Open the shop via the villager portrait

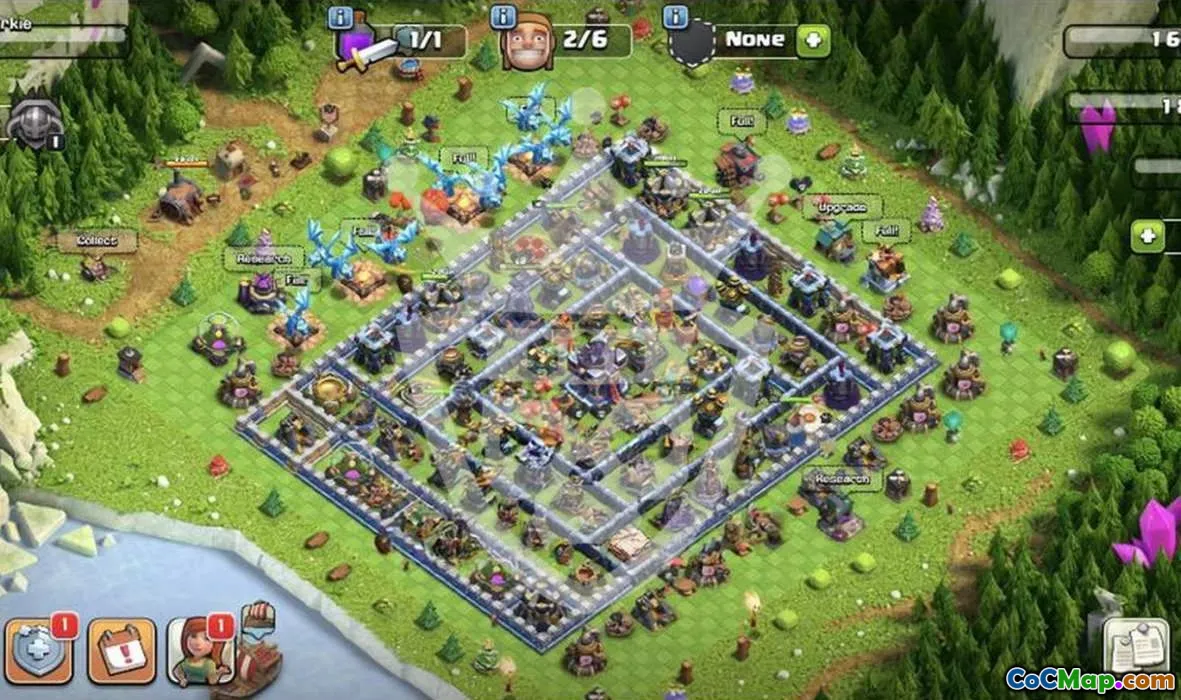201,650
